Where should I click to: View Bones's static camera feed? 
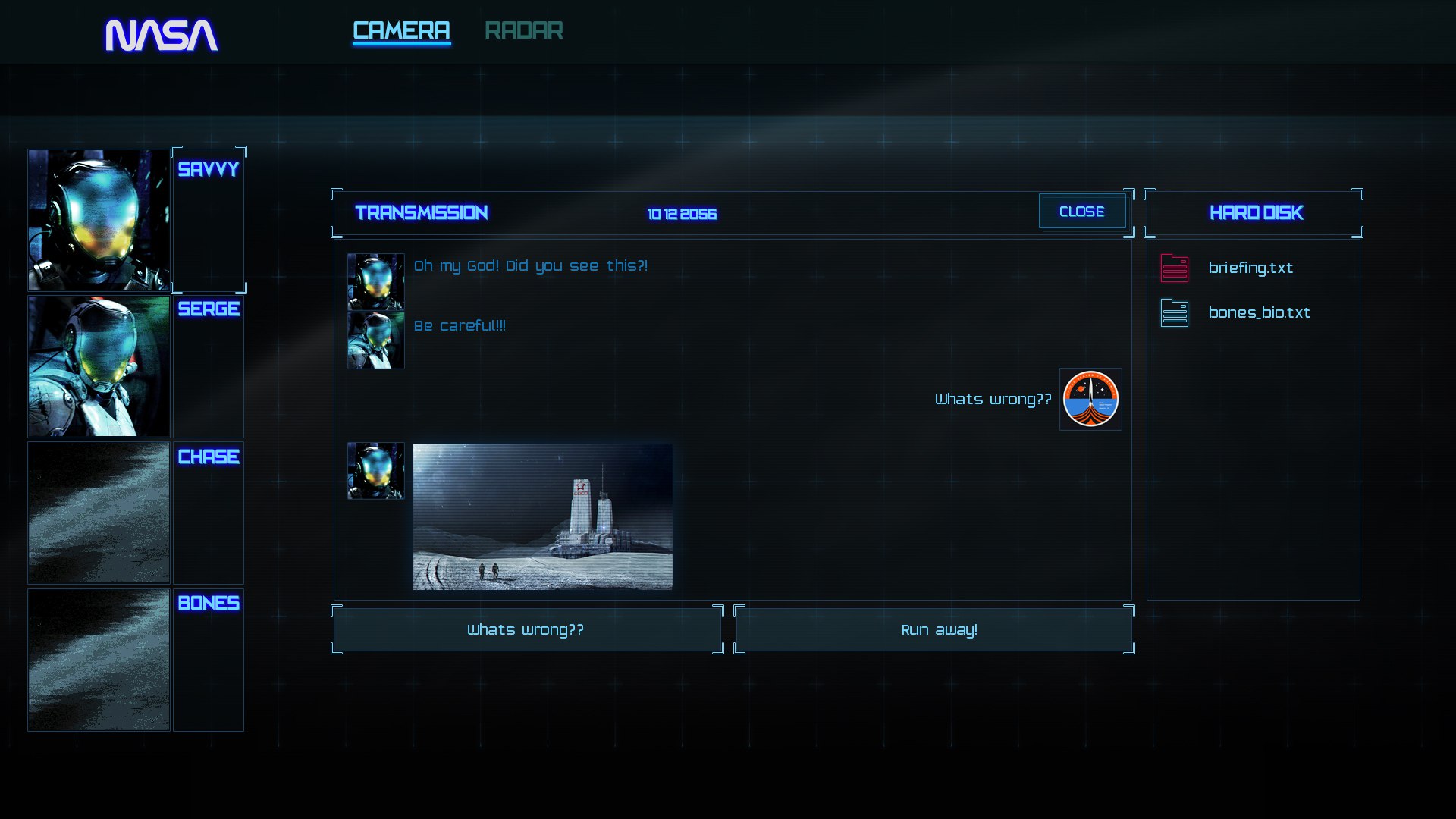point(99,660)
